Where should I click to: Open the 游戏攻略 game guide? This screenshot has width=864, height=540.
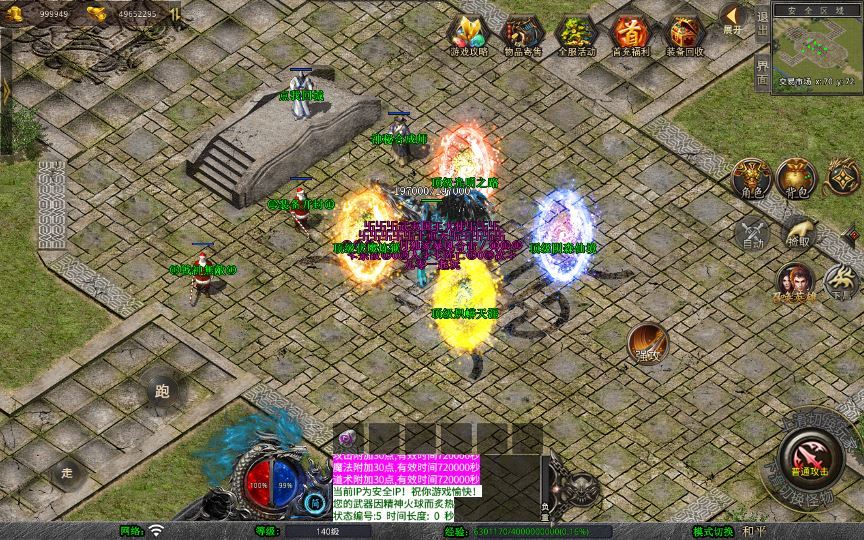(468, 35)
